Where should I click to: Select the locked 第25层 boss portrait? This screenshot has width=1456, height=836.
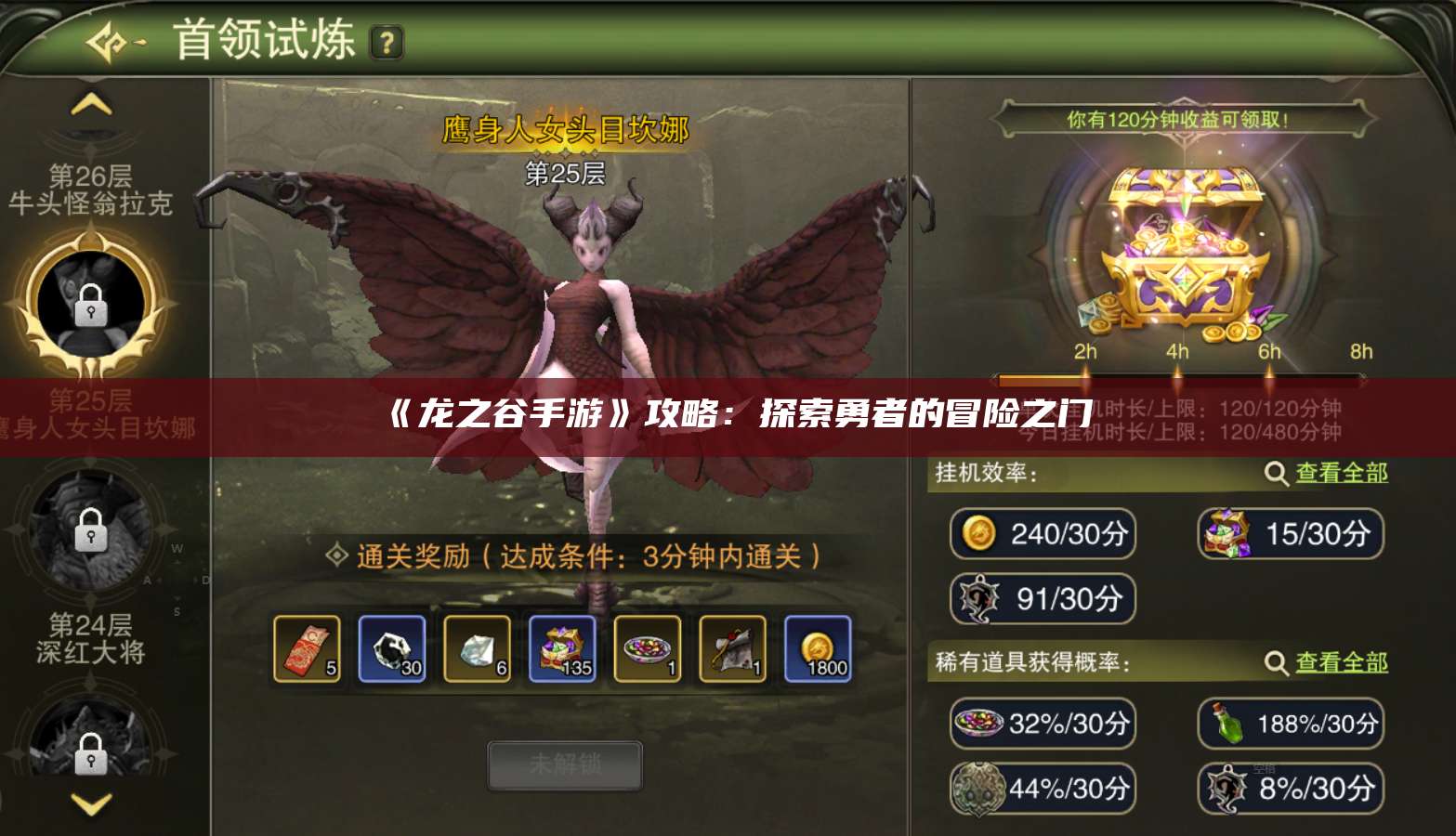(x=89, y=302)
